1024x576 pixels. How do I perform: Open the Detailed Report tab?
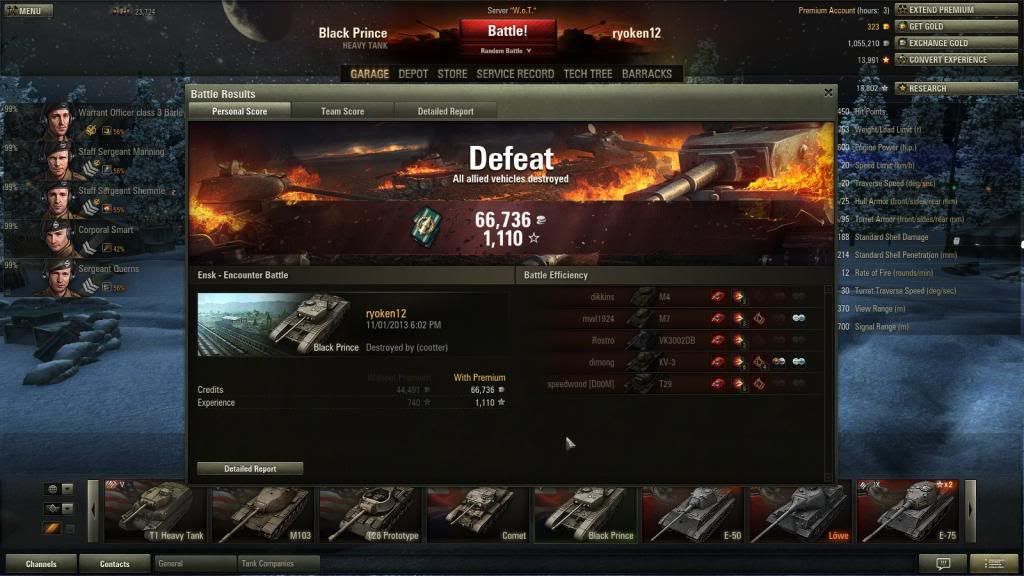tap(445, 111)
